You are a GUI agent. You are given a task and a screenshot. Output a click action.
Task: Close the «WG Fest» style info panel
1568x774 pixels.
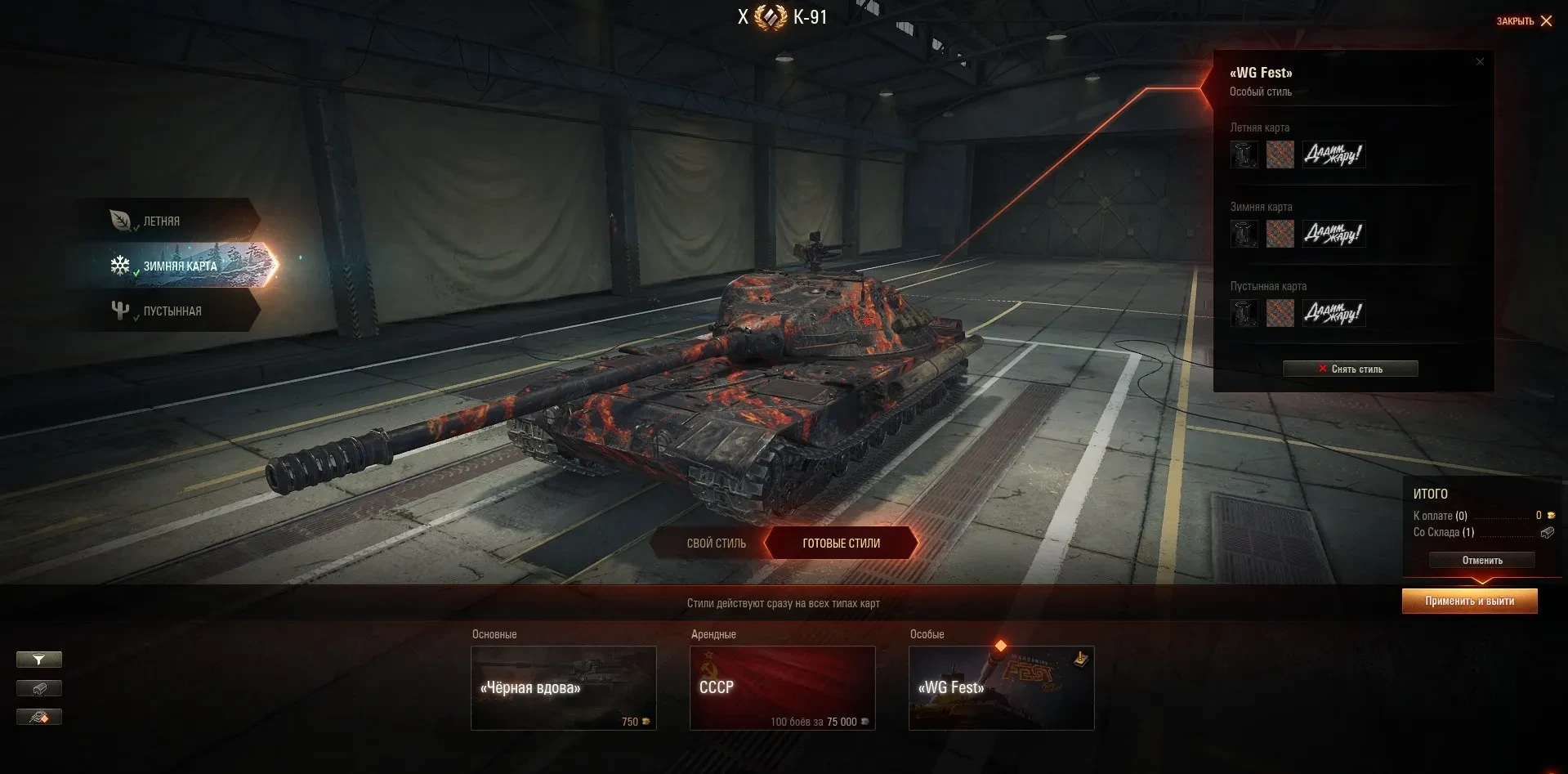pyautogui.click(x=1480, y=62)
